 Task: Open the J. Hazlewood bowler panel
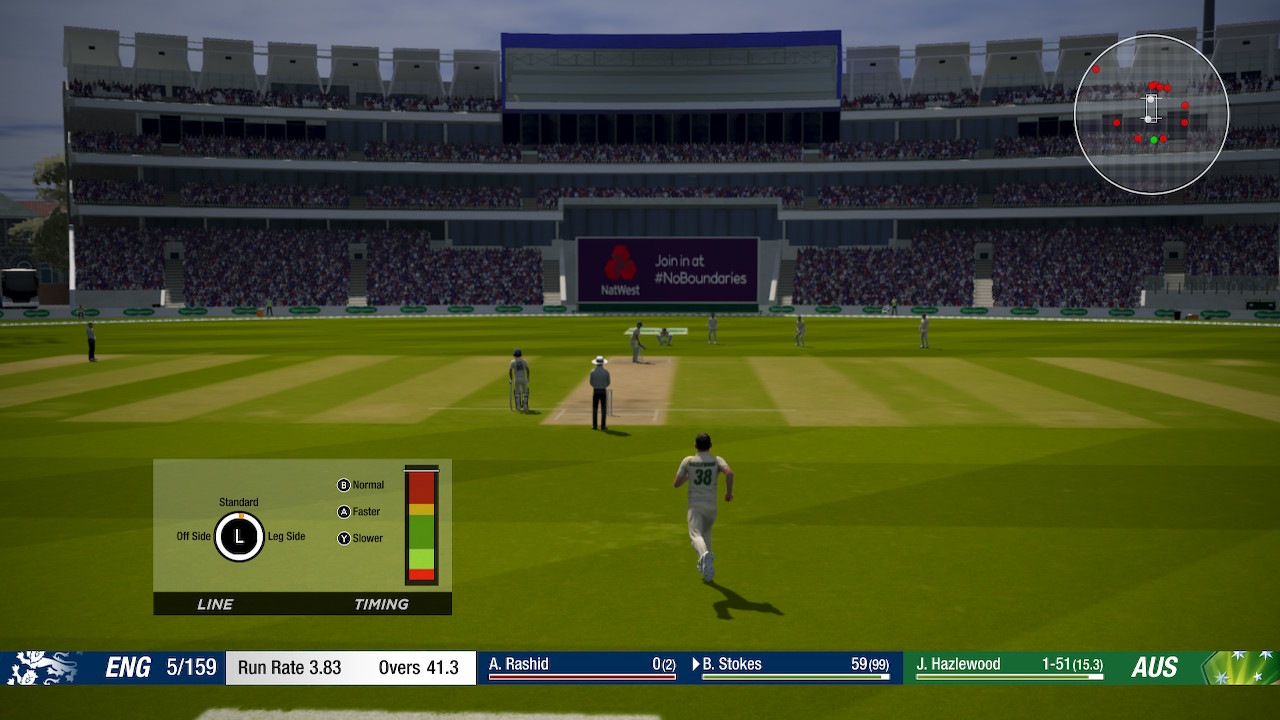(1010, 666)
